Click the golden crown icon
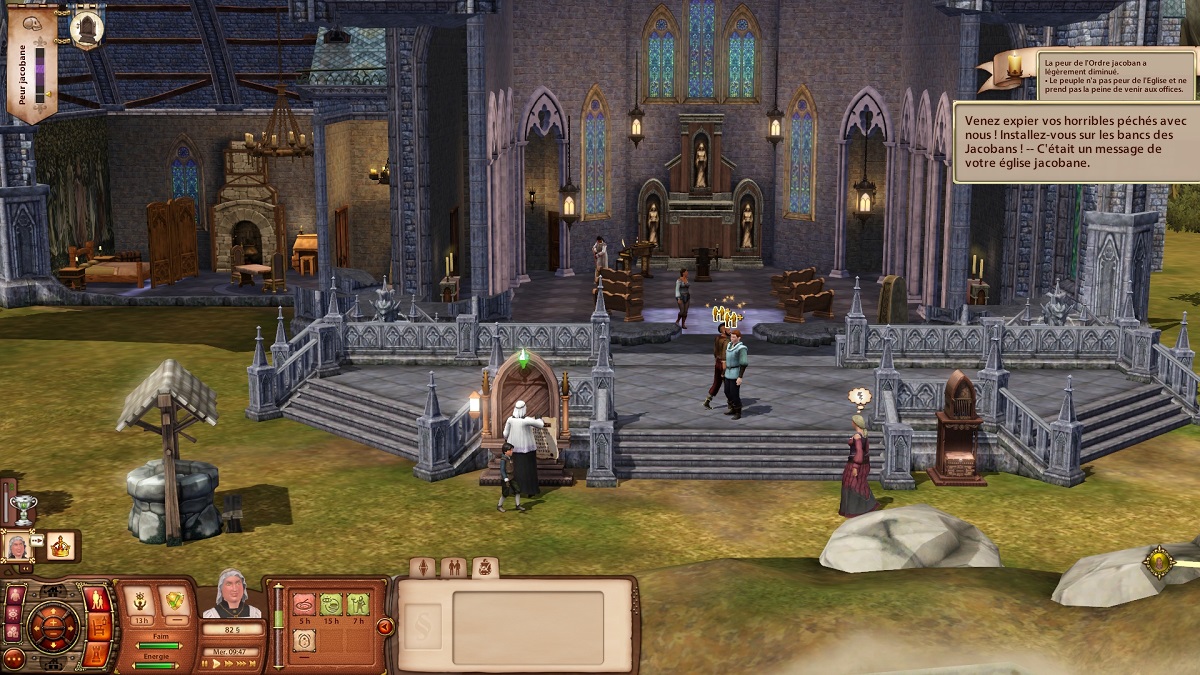This screenshot has height=675, width=1200. click(x=62, y=546)
